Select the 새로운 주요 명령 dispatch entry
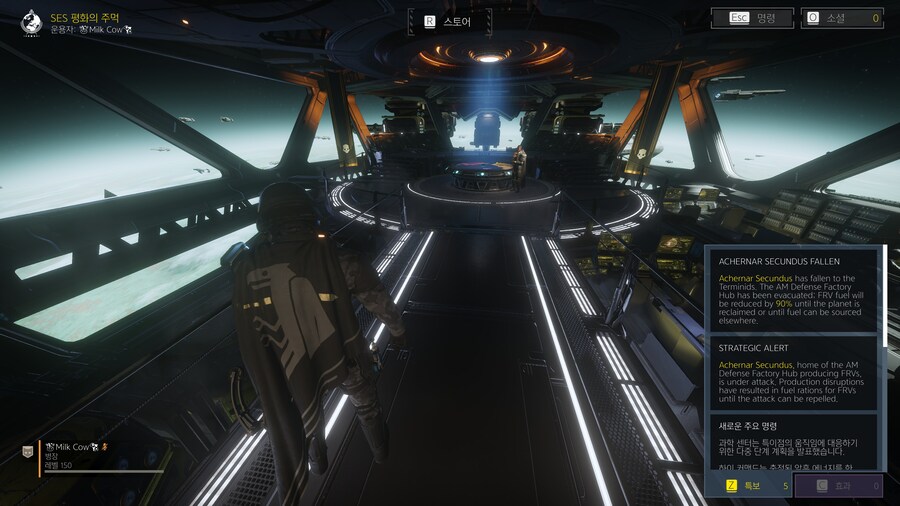The width and height of the screenshot is (900, 506). [x=794, y=441]
